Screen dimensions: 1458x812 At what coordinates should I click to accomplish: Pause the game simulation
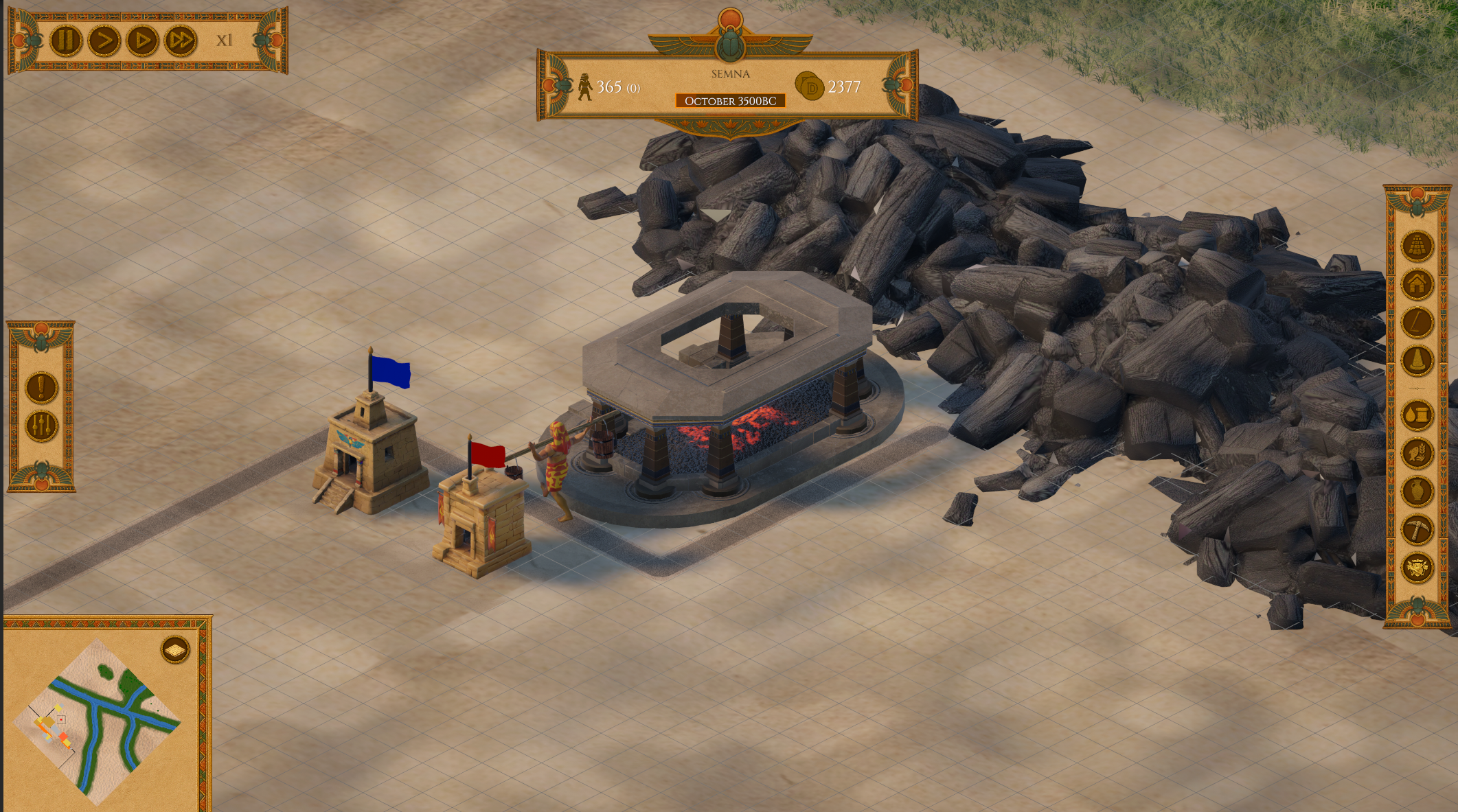(x=65, y=39)
